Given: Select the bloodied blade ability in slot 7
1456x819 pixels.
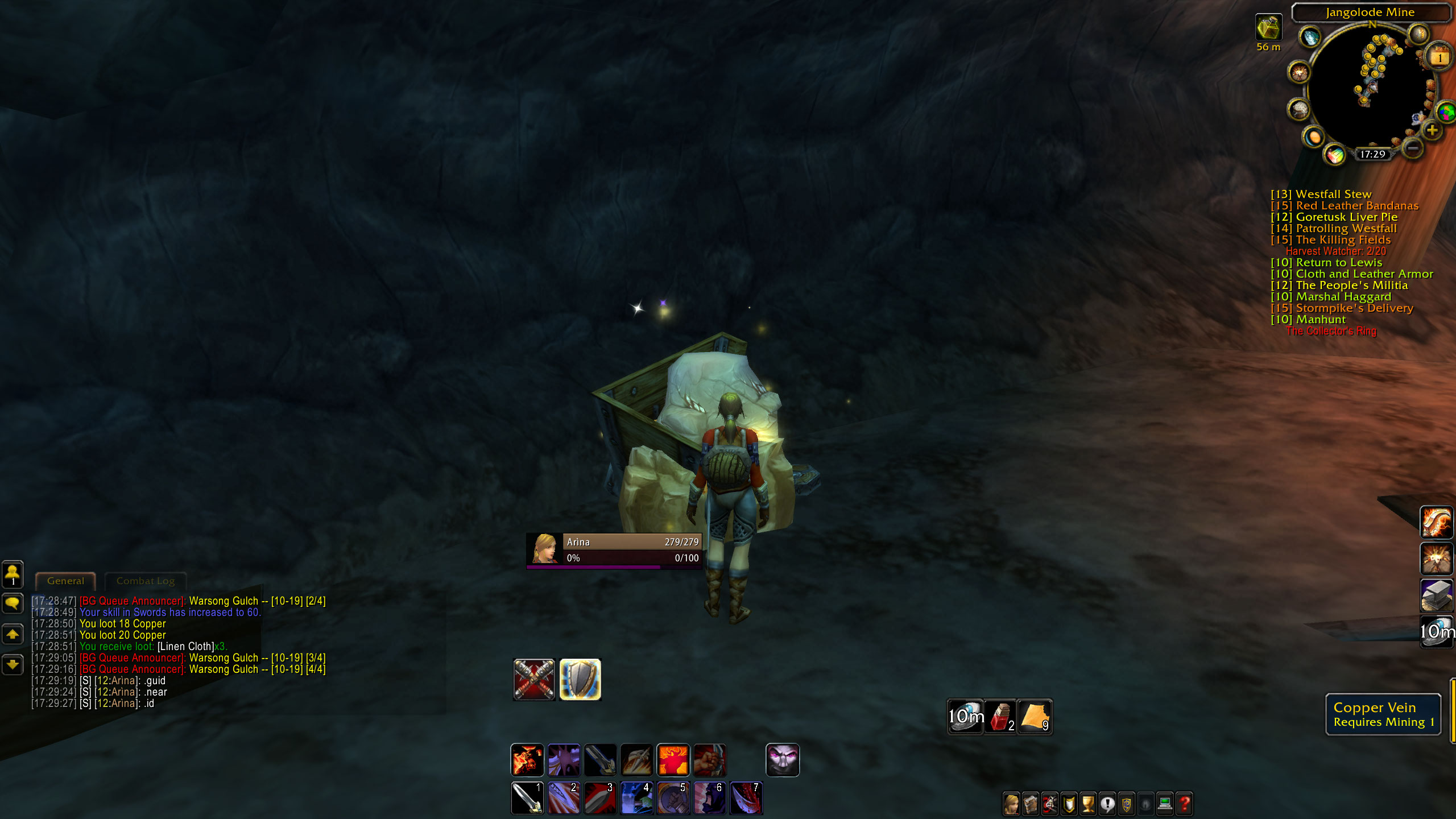Looking at the screenshot, I should point(746,797).
